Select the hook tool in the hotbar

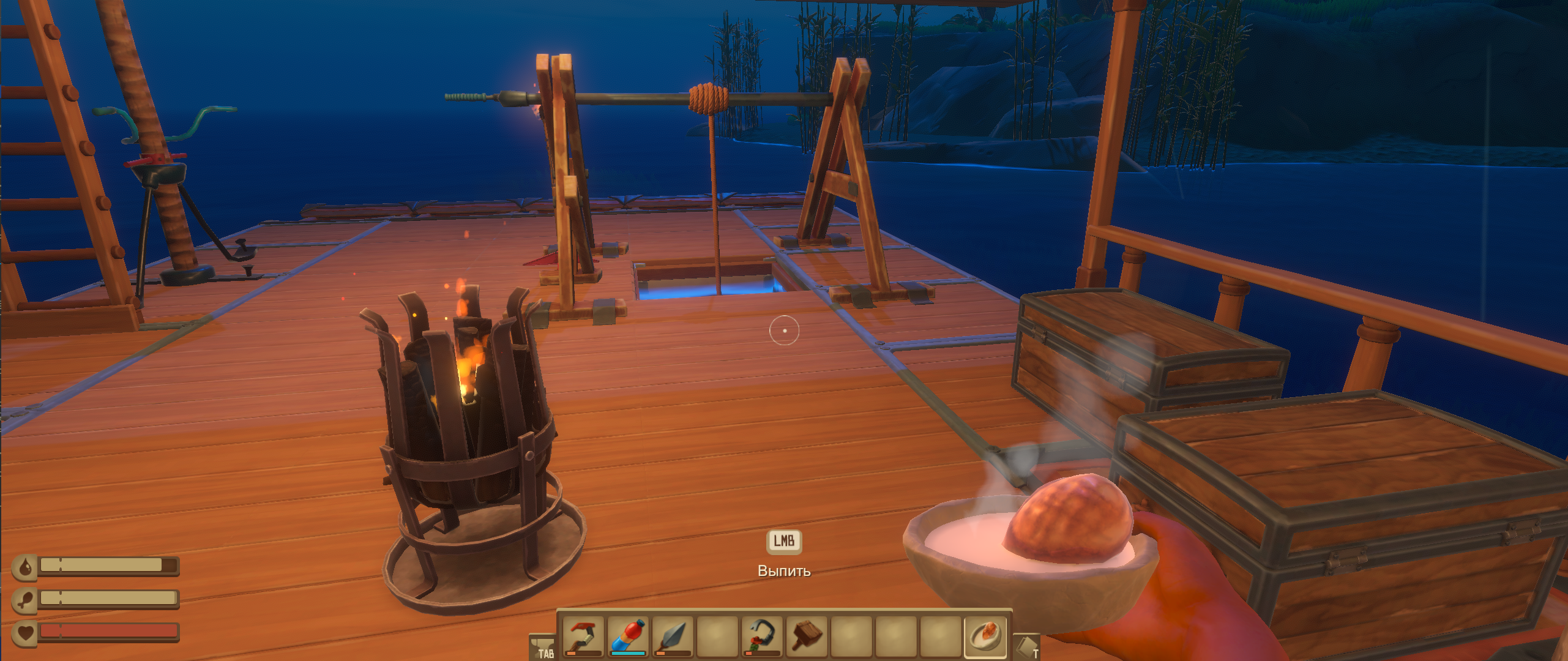pos(583,636)
